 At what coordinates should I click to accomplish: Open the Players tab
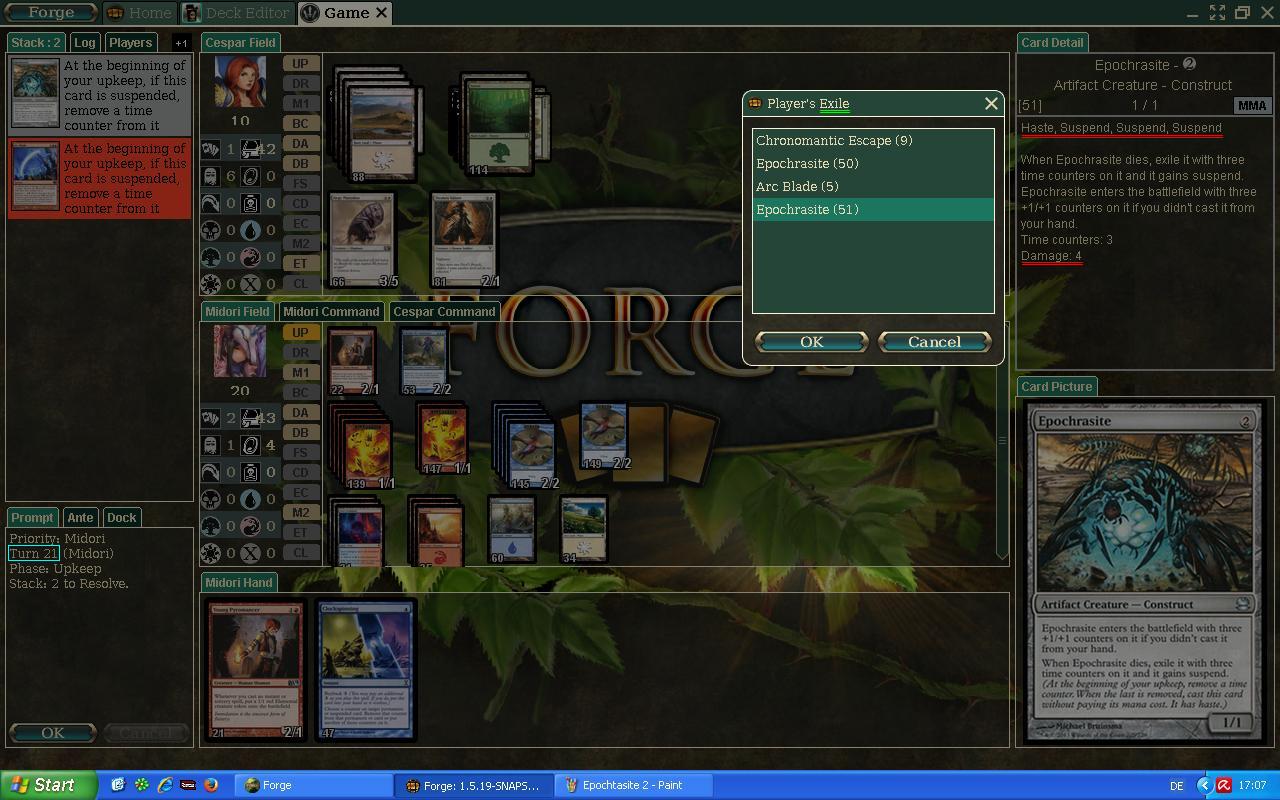pos(131,43)
